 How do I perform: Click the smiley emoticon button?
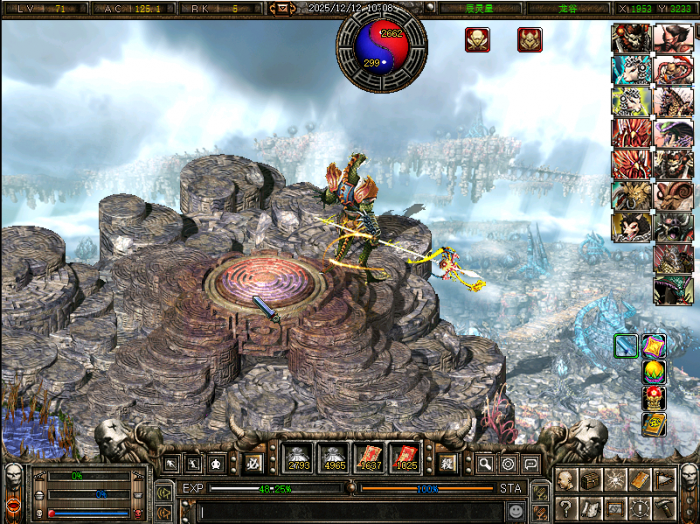(515, 510)
